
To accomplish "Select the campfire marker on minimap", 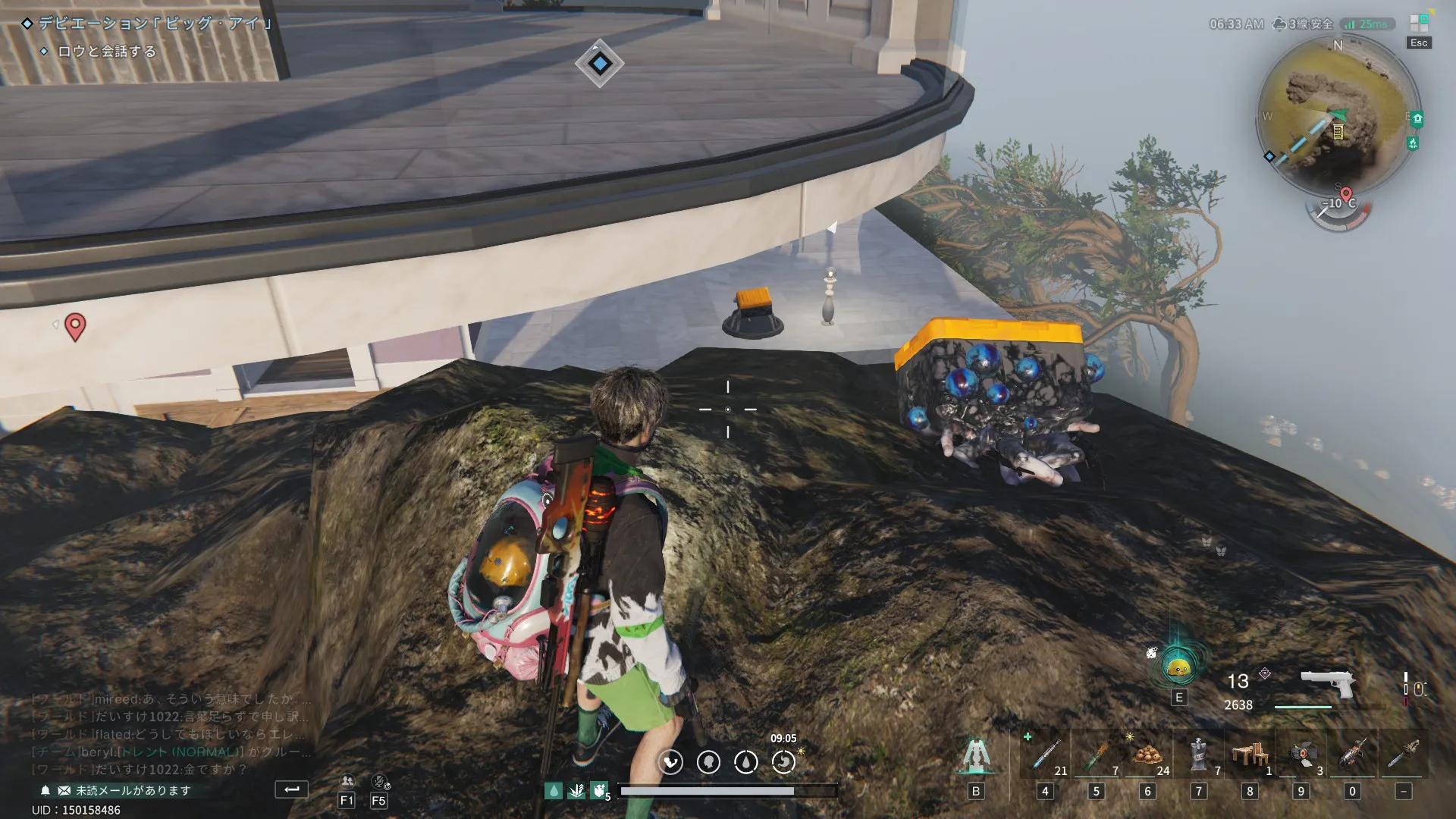I will tap(1412, 143).
